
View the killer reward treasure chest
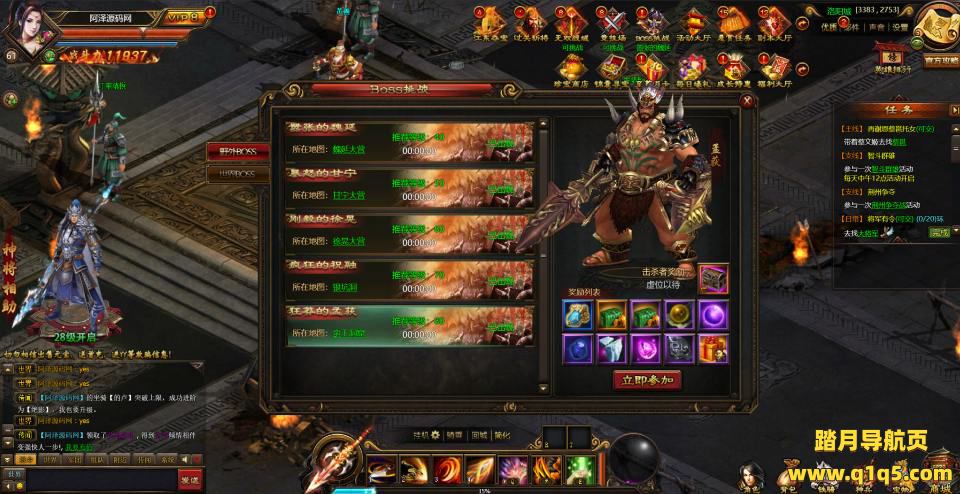[x=712, y=278]
